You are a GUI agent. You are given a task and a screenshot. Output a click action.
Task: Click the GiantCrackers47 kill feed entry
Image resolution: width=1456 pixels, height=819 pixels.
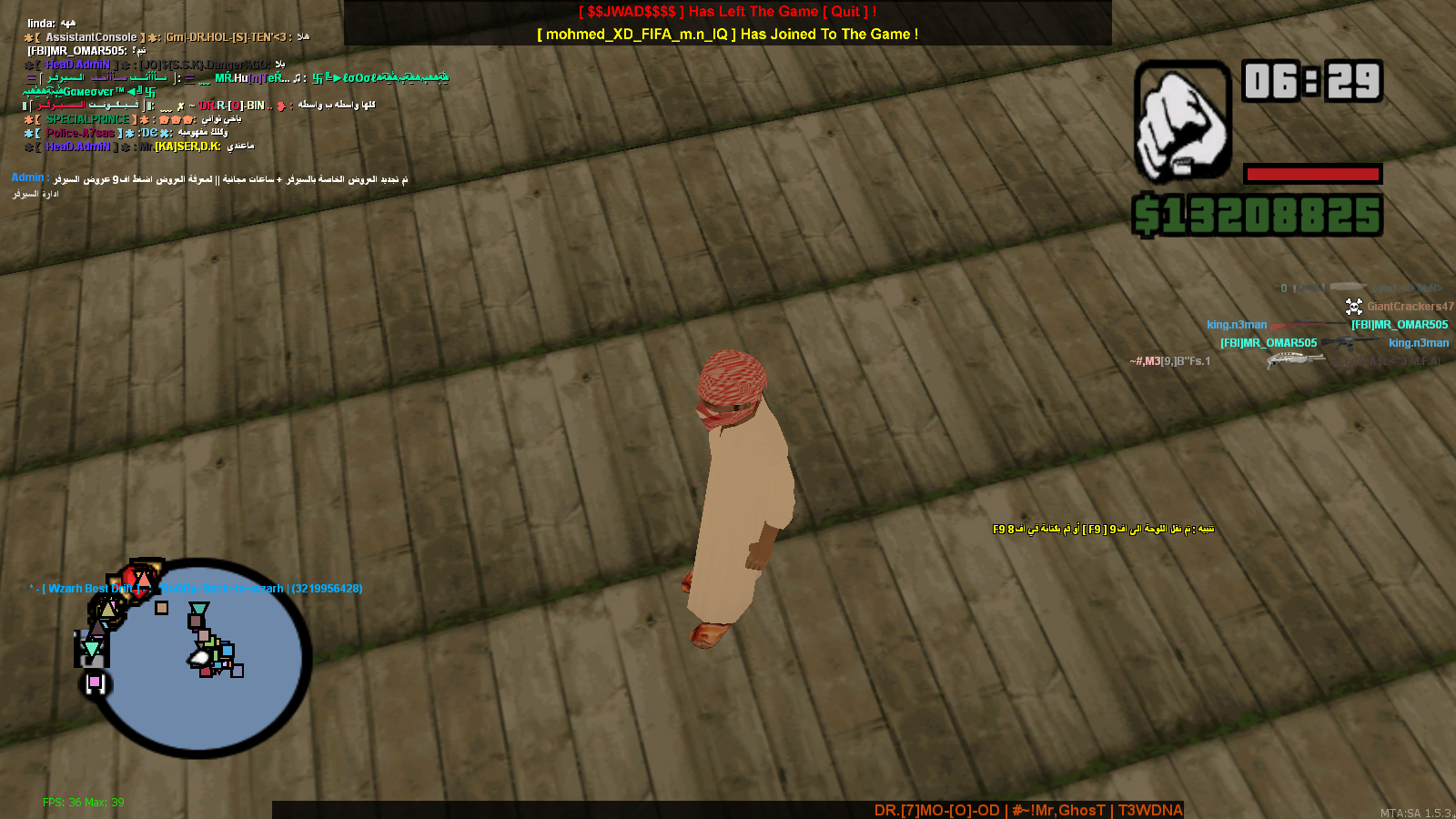pos(1409,307)
